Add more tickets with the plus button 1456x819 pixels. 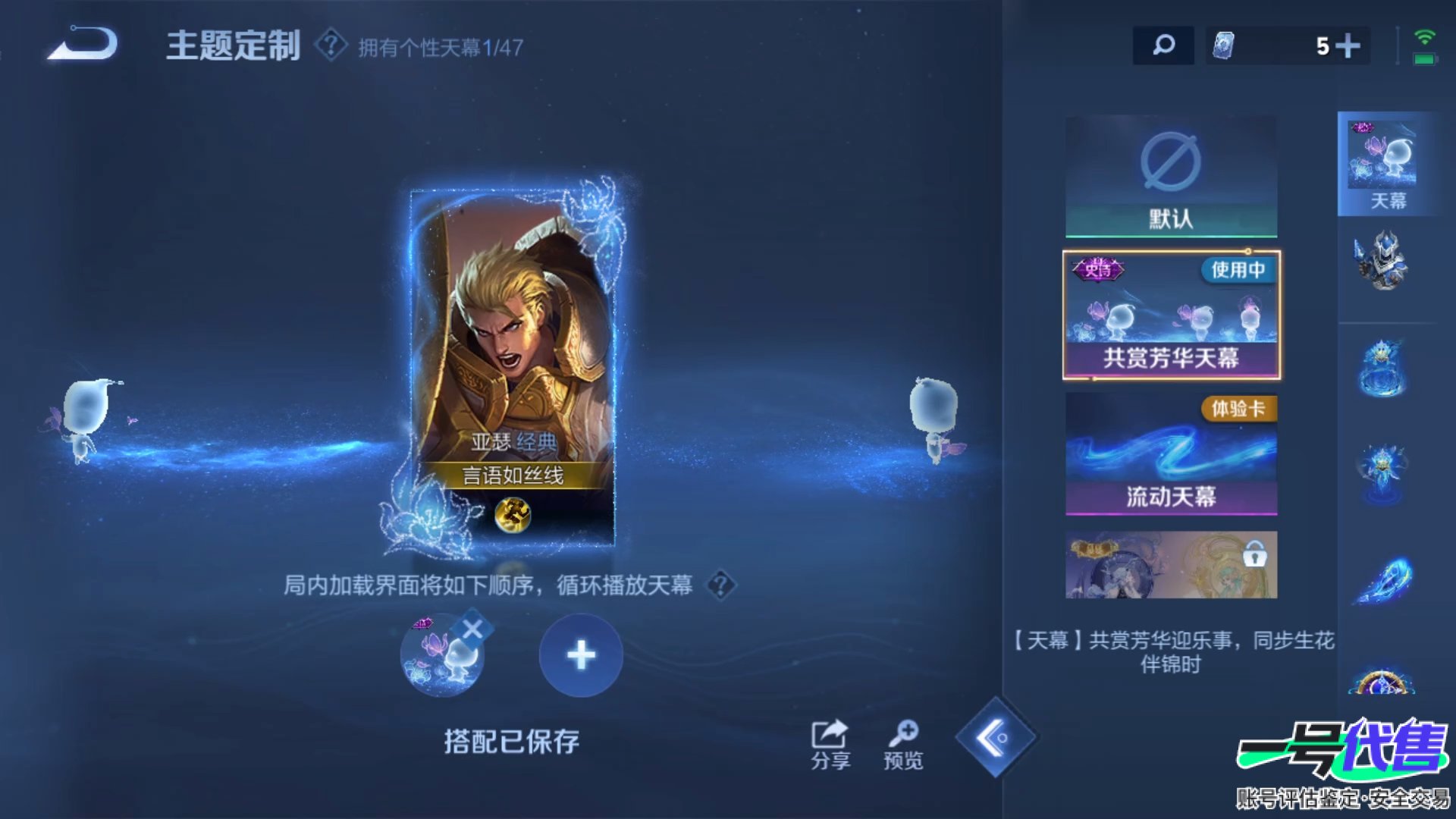(x=1348, y=46)
